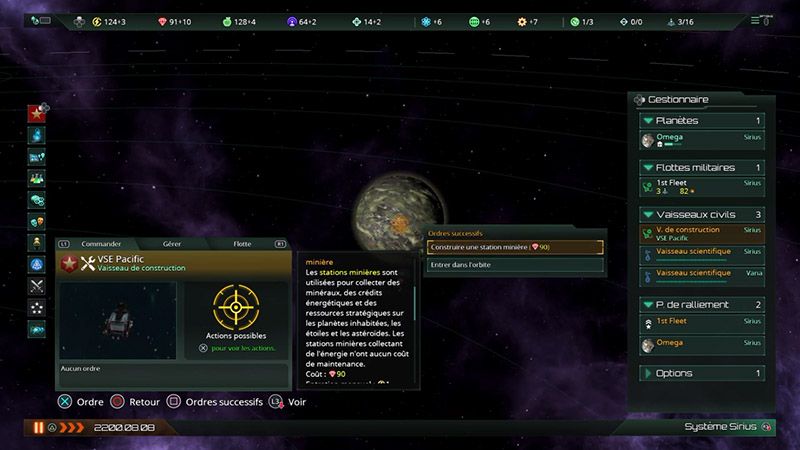Select the Entrer dans l'orbite order
800x450 pixels.
(514, 265)
